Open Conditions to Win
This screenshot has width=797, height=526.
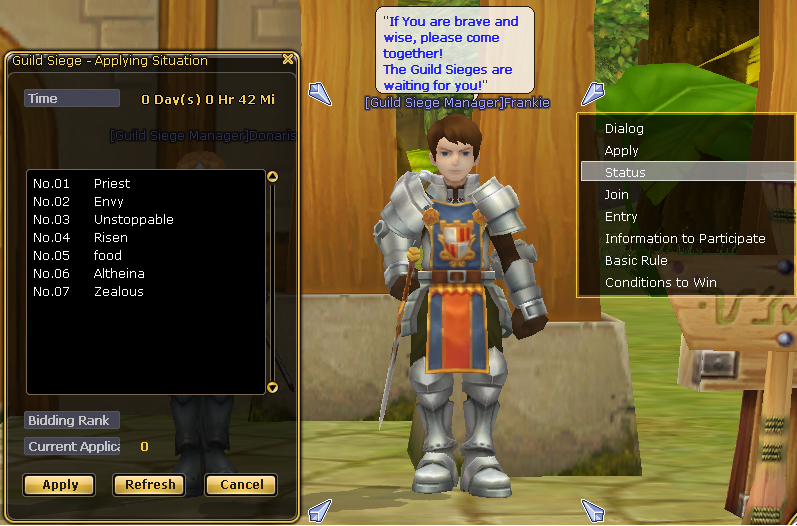[x=660, y=283]
